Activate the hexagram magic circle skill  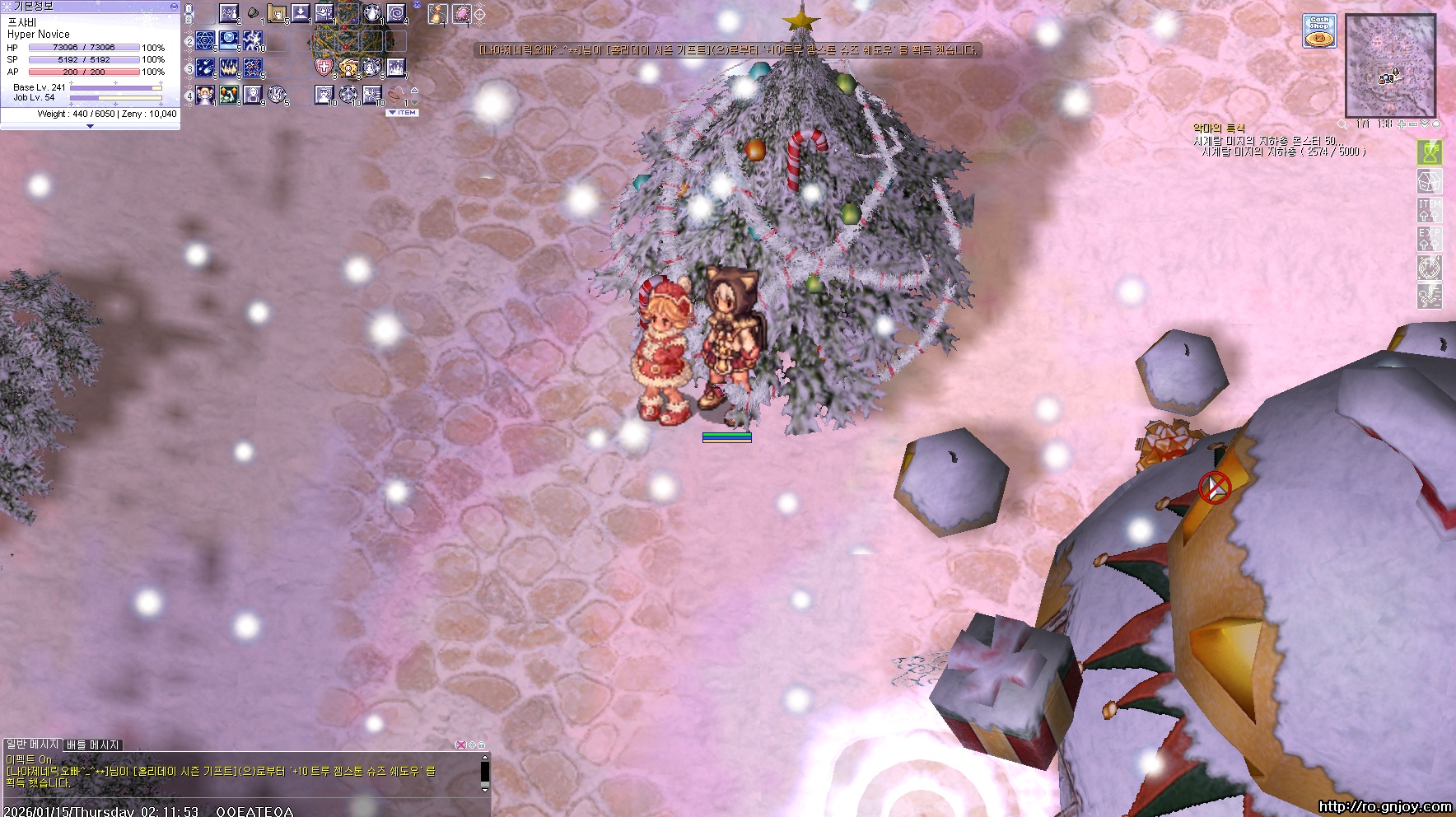(x=206, y=40)
